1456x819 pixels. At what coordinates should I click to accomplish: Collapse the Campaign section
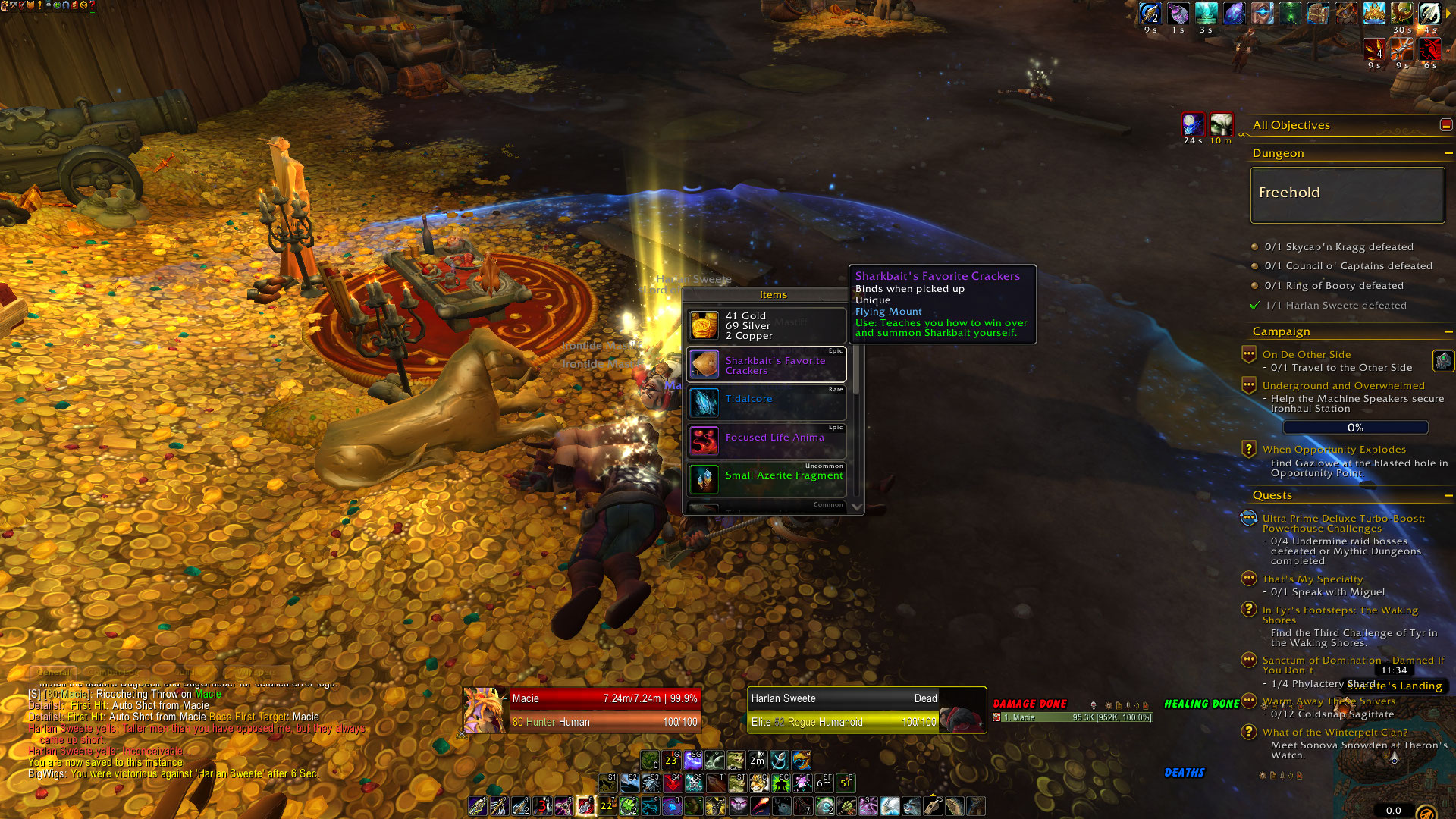[x=1448, y=331]
